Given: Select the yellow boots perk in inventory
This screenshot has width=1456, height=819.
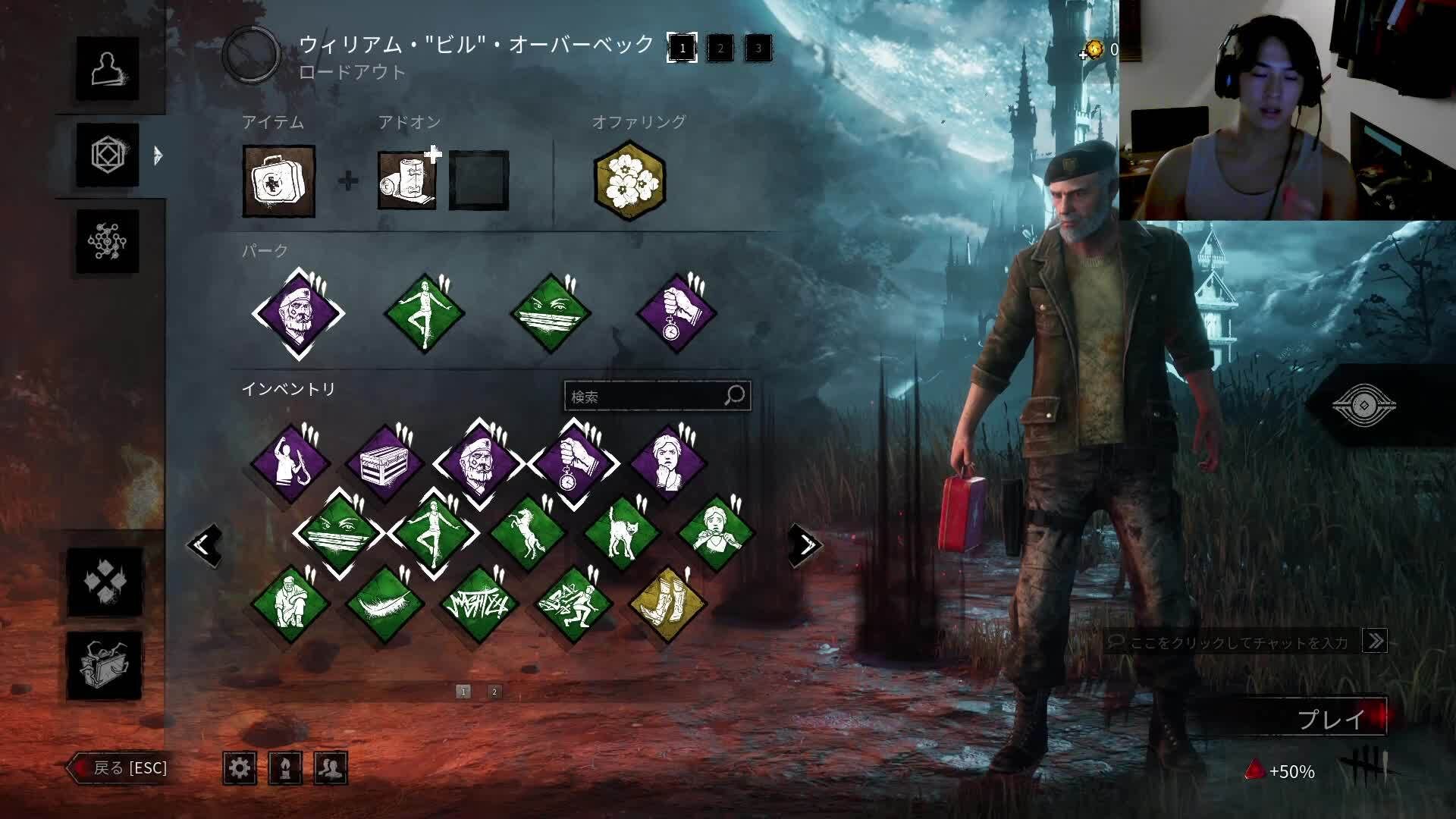Looking at the screenshot, I should coord(668,604).
